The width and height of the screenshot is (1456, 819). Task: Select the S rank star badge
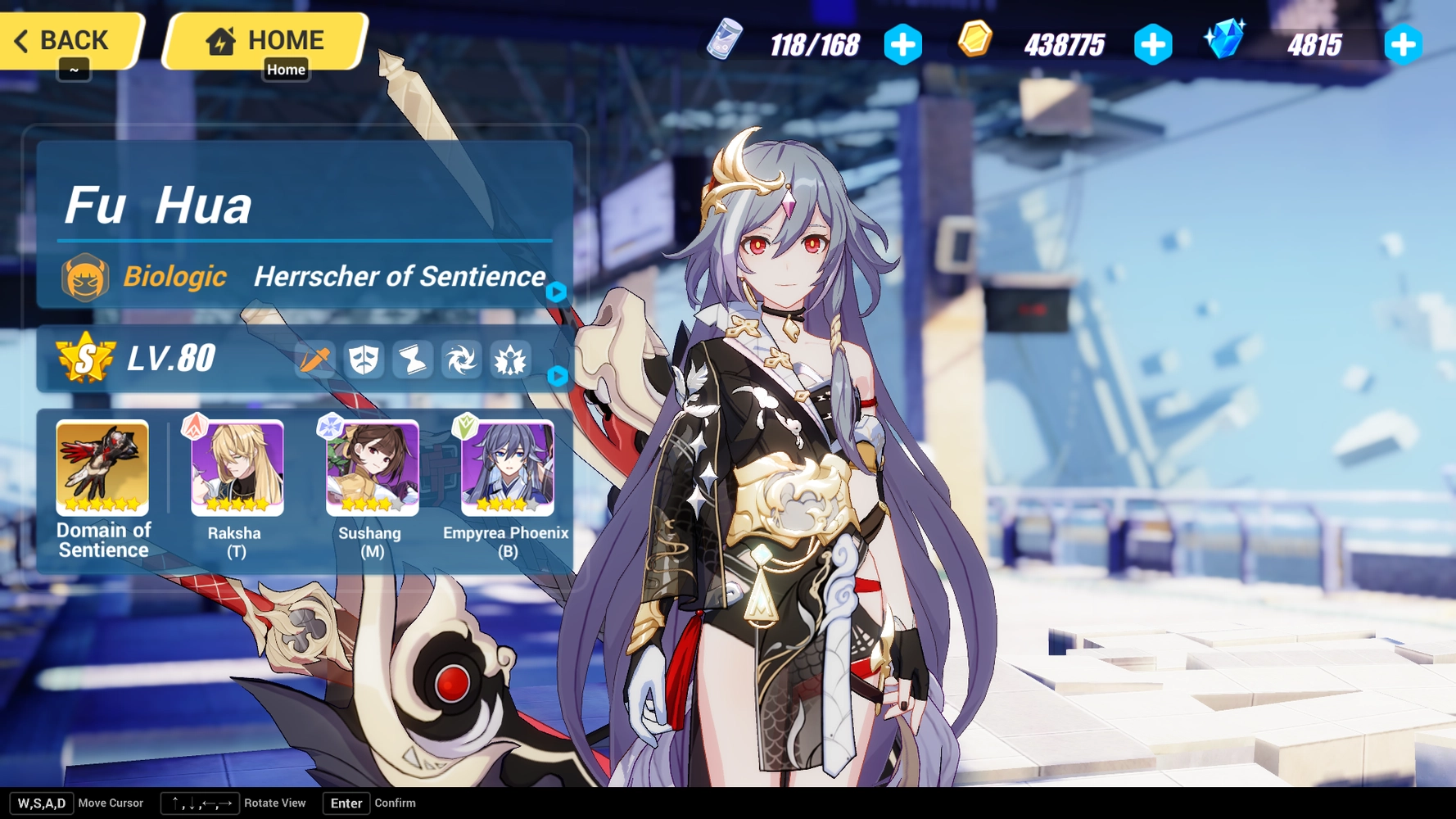pyautogui.click(x=86, y=357)
